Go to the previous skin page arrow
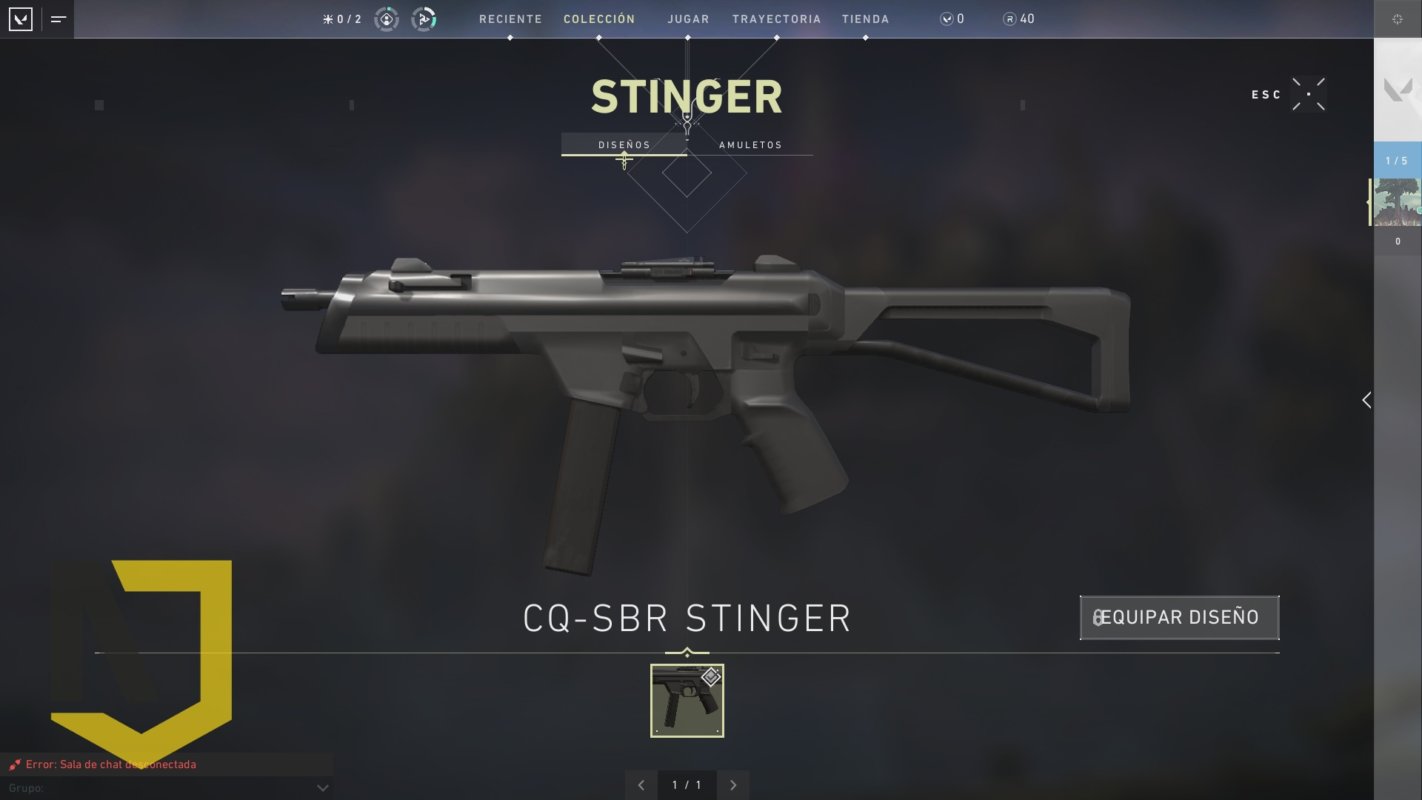 coord(641,785)
